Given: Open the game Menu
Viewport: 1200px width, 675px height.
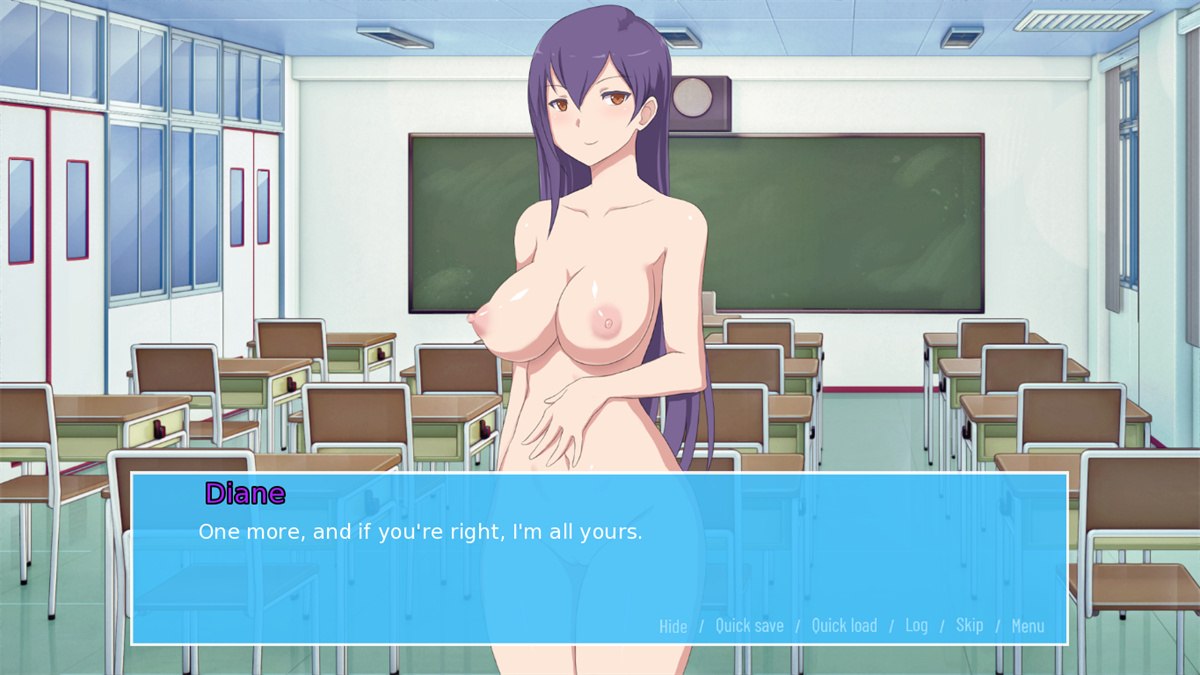Looking at the screenshot, I should click(1027, 626).
